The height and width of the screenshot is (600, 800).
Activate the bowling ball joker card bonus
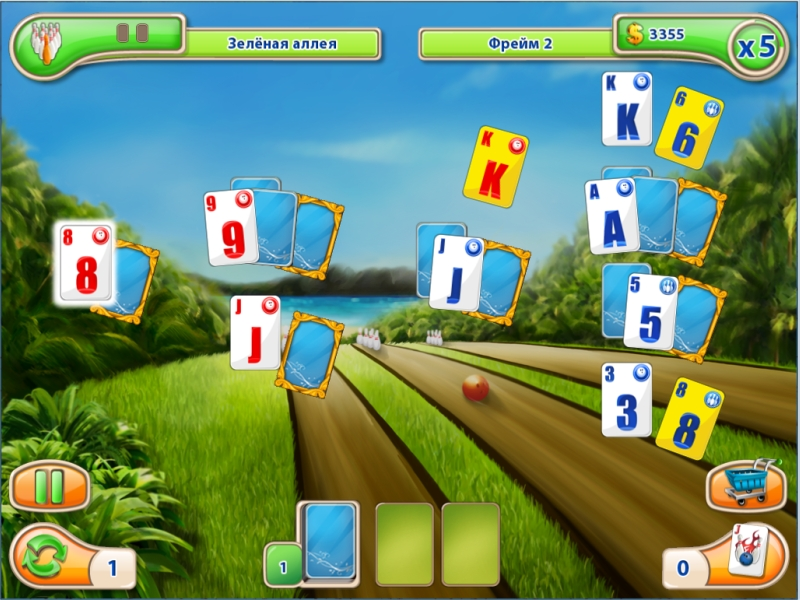coord(747,550)
